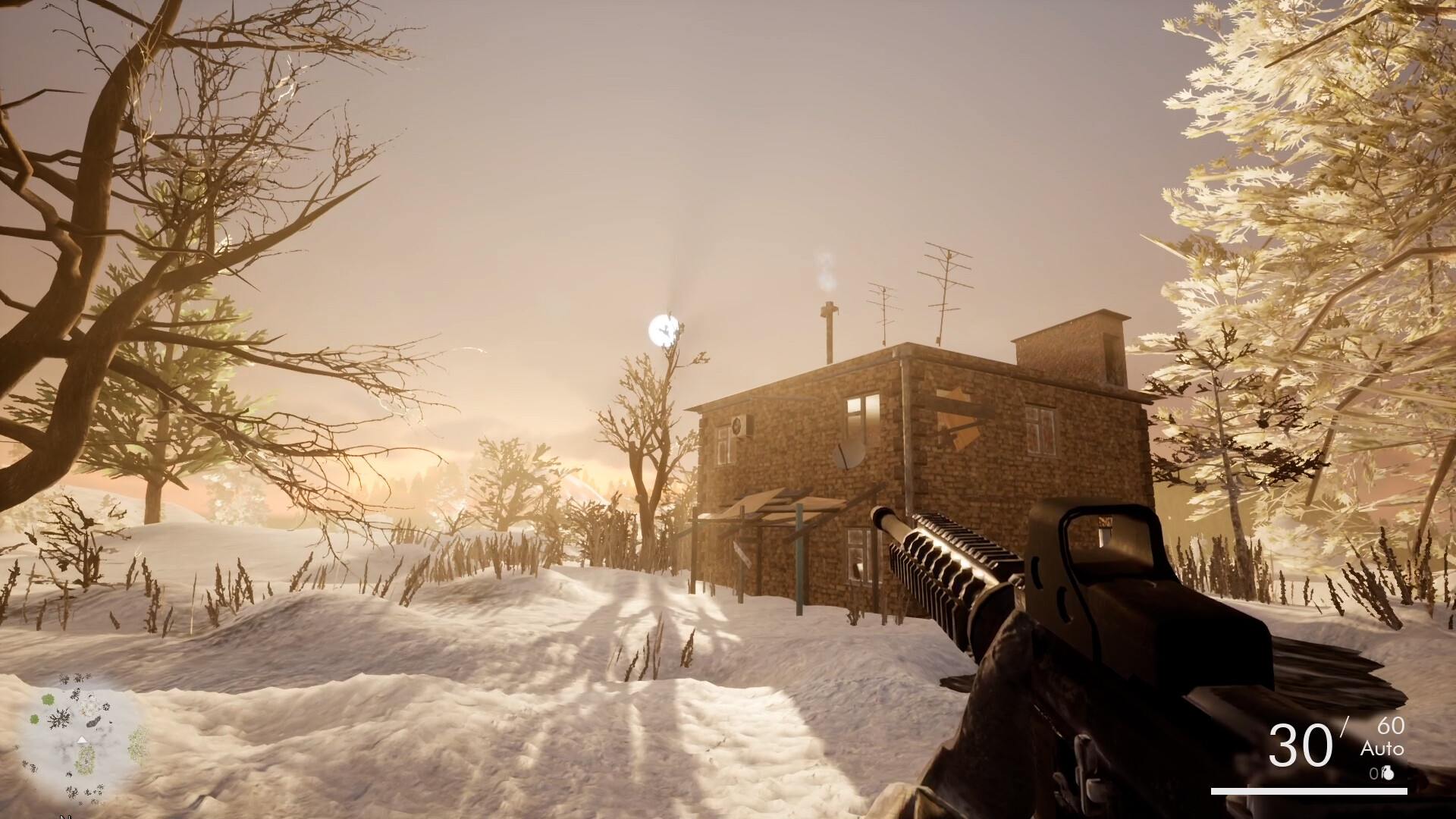Click the dark forest cluster icon on minimap
Viewport: 1456px width, 819px height.
tap(60, 720)
